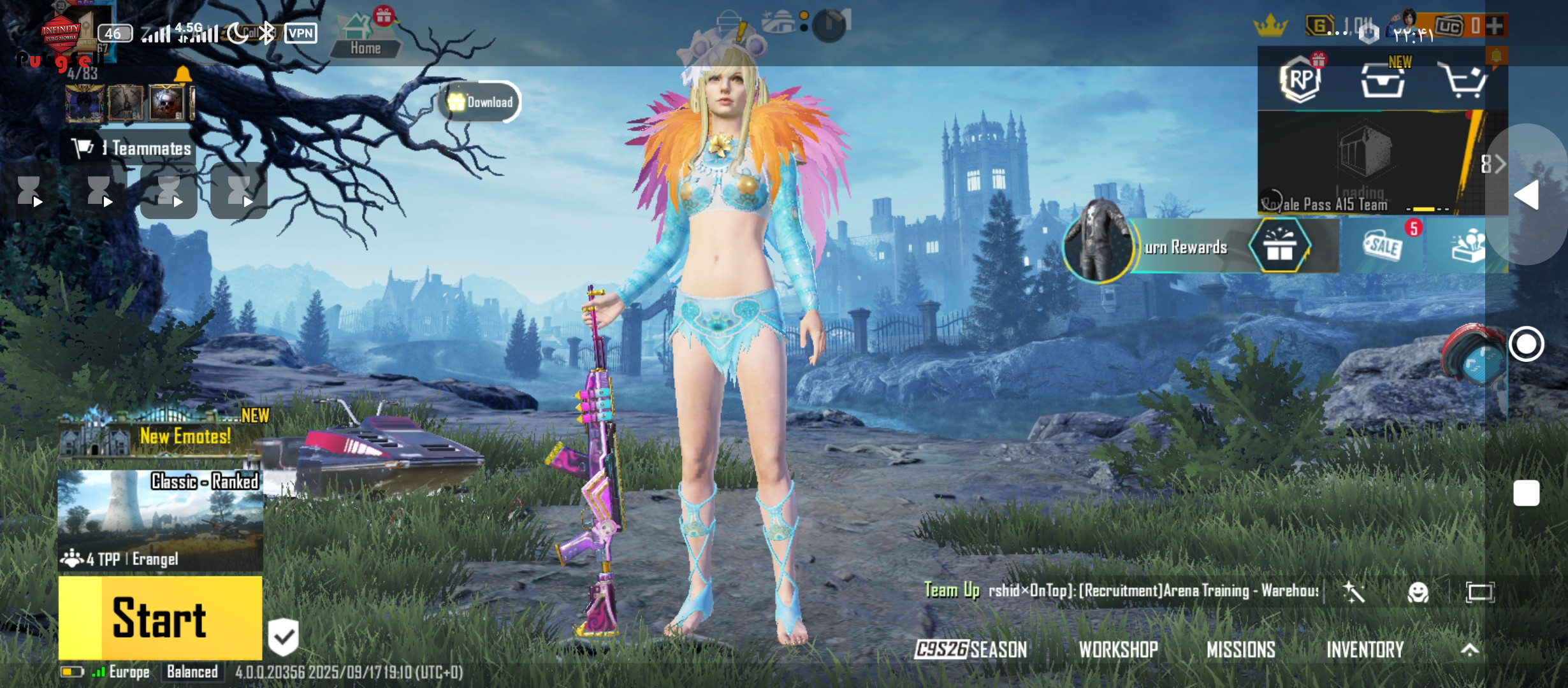Expand the bottom menu arrow

click(x=1469, y=649)
